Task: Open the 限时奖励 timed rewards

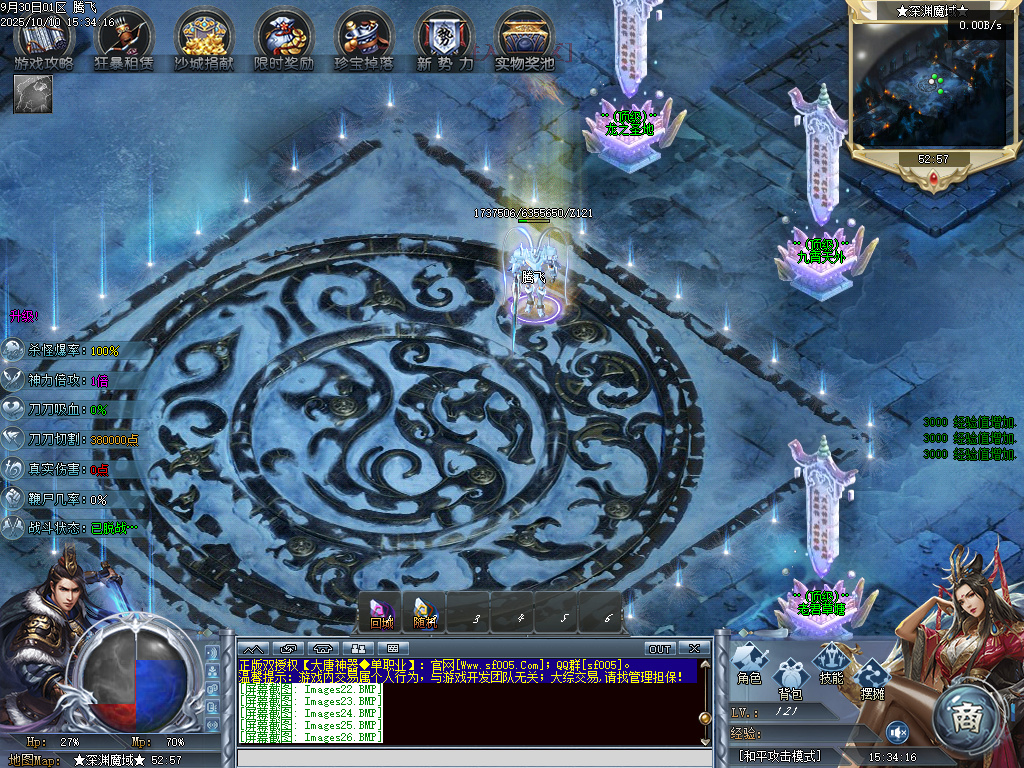Action: click(284, 40)
